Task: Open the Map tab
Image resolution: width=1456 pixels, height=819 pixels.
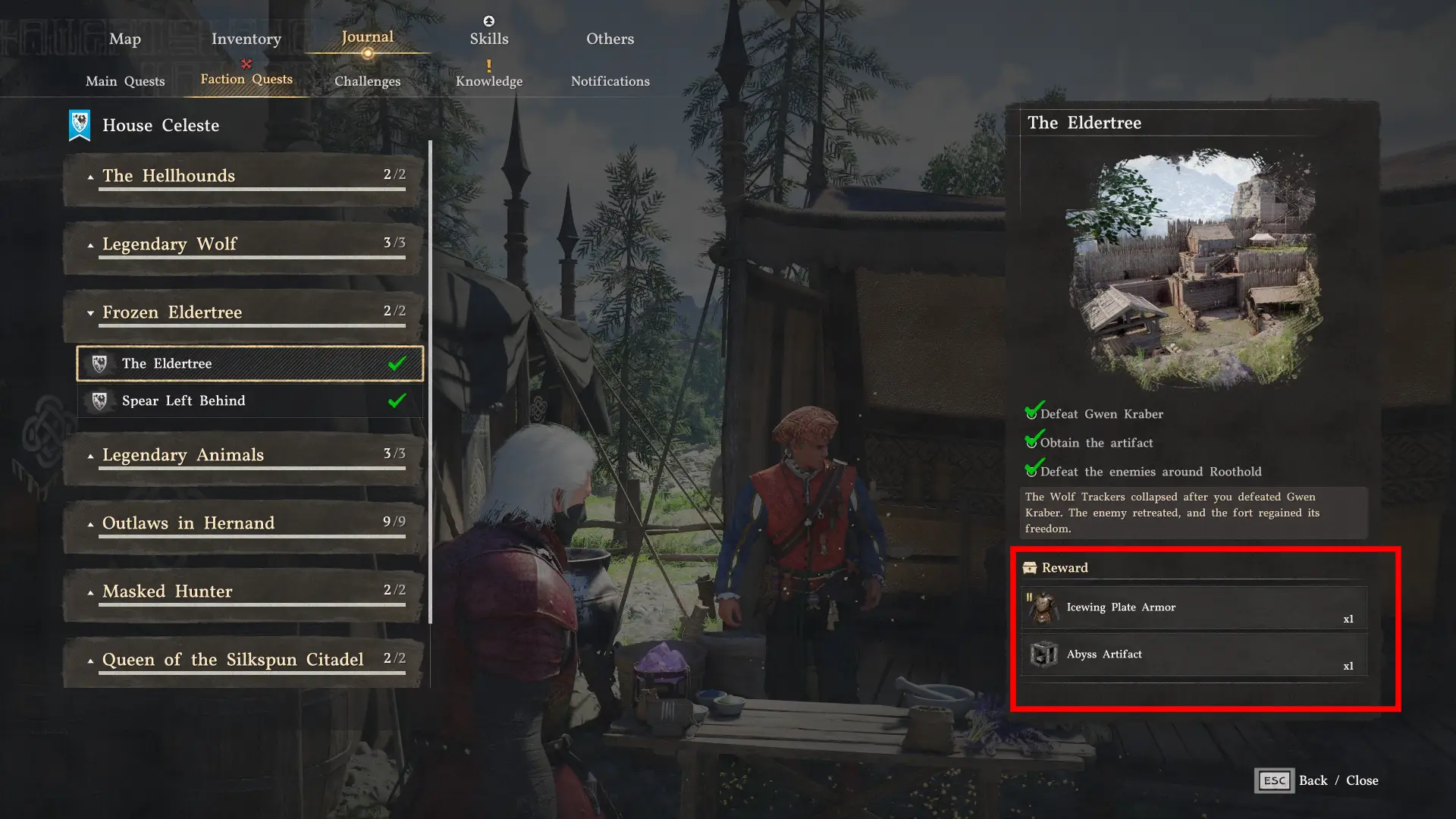Action: 124,39
